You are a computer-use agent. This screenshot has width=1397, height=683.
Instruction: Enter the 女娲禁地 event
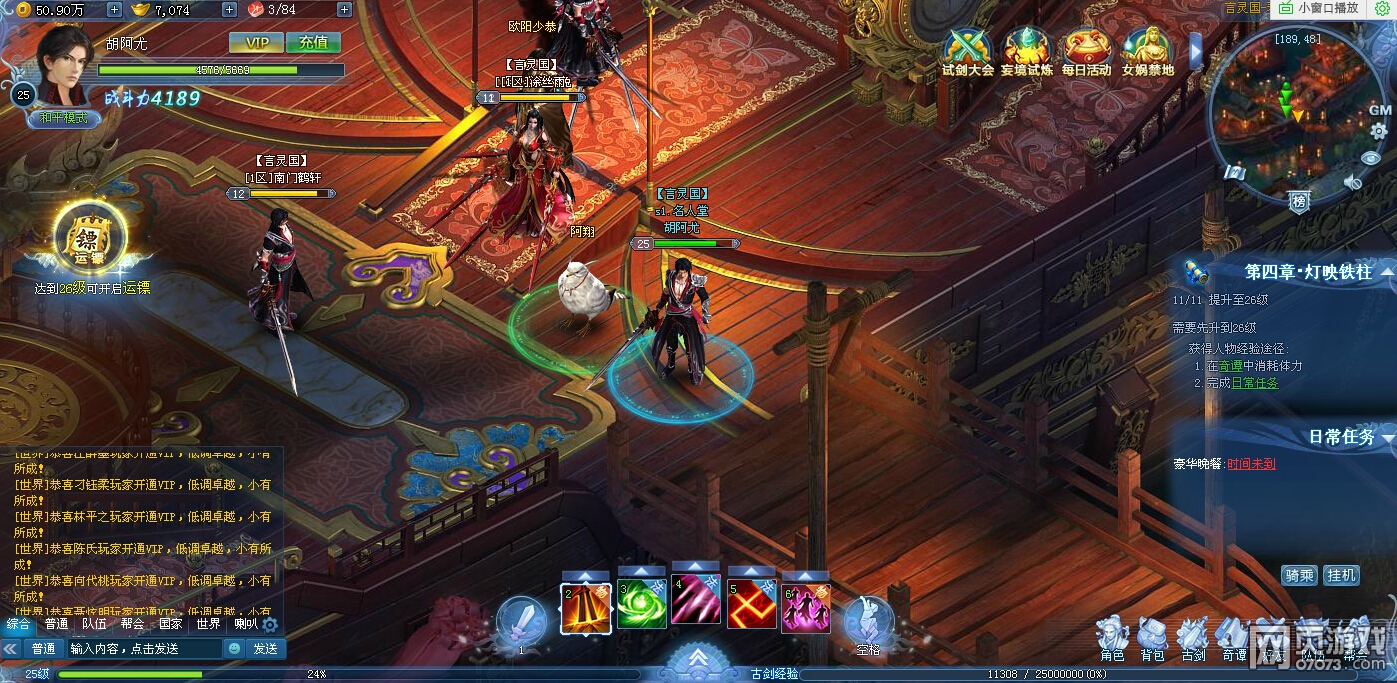point(1147,48)
